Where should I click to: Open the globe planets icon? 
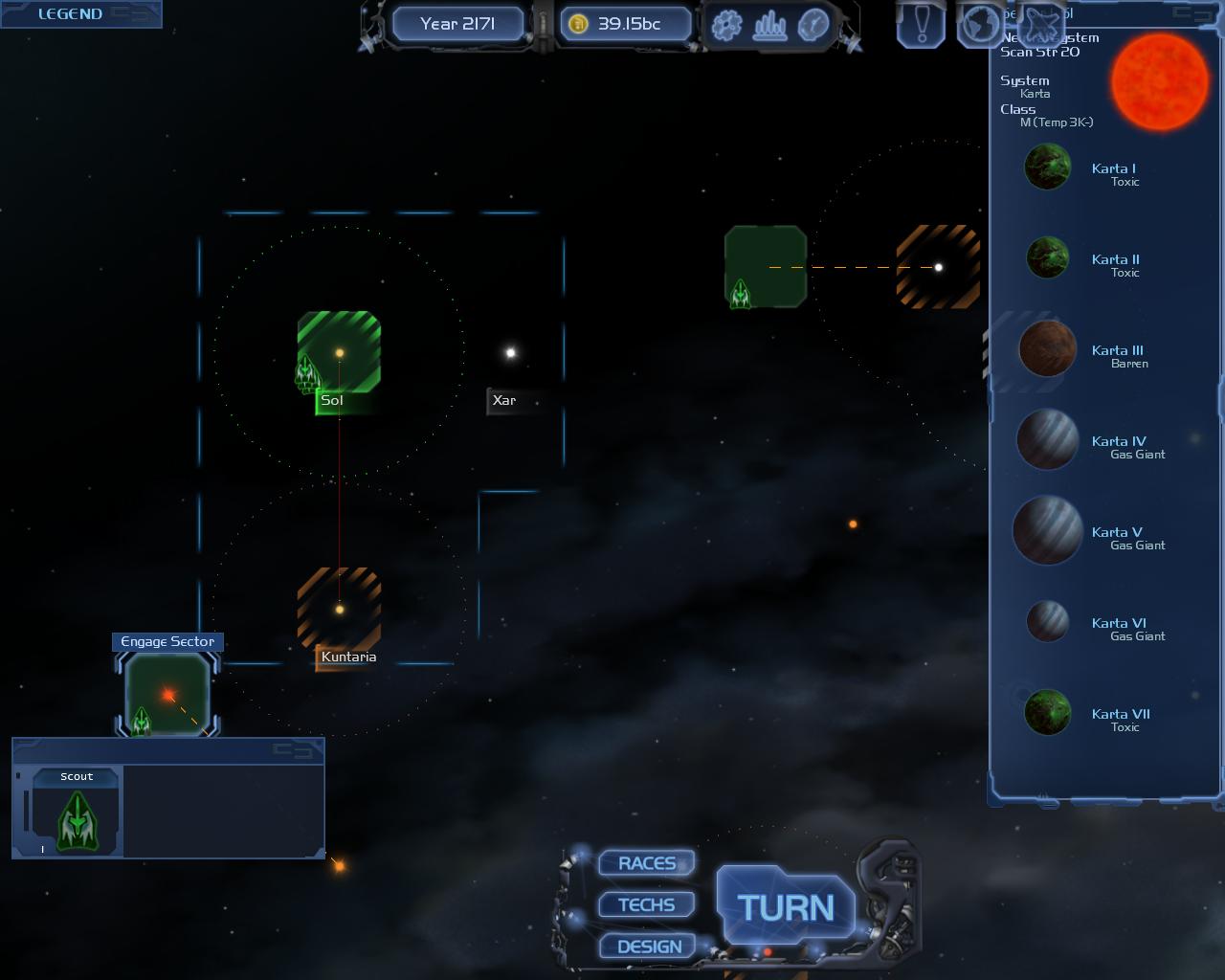coord(979,24)
